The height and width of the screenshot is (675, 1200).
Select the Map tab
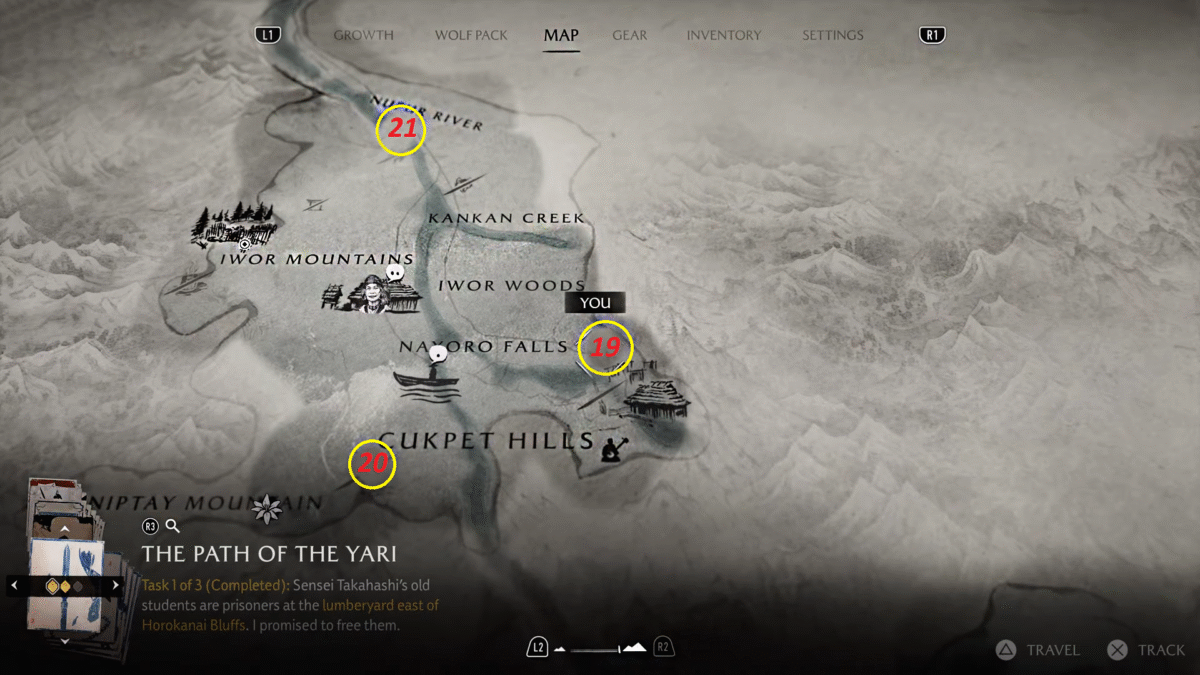point(561,35)
